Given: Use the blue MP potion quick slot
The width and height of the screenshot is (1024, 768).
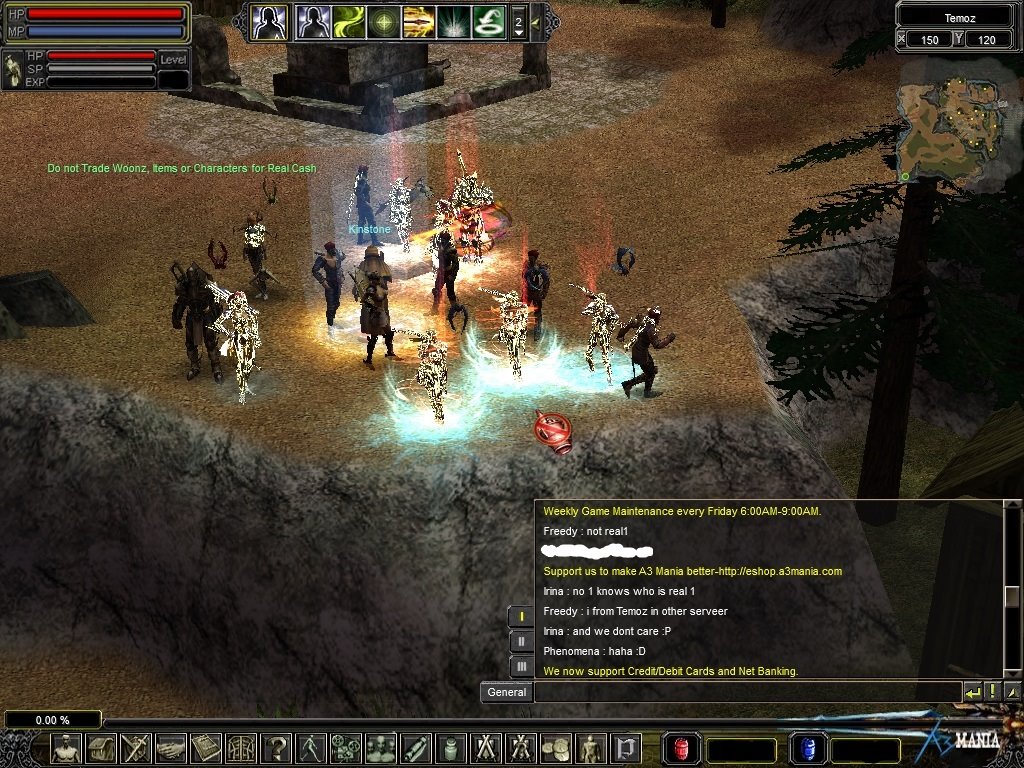Looking at the screenshot, I should [x=806, y=748].
